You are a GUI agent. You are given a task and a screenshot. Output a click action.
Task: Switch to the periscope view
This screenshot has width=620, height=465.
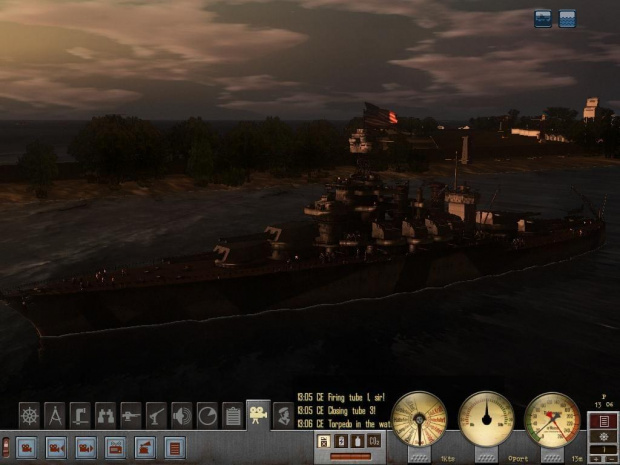81,415
